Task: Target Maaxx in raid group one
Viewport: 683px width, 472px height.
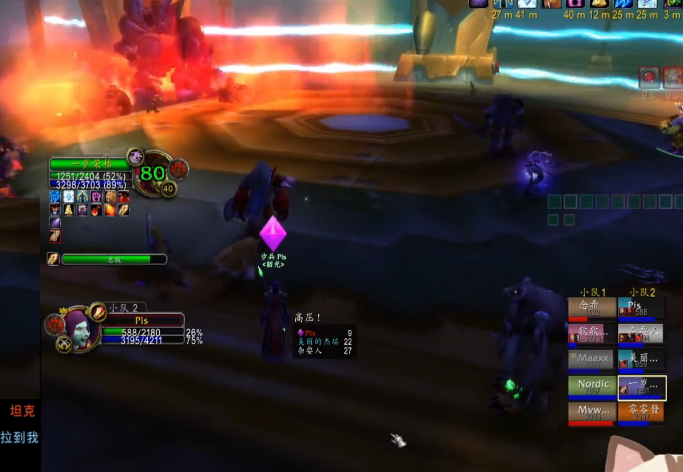Action: click(591, 359)
